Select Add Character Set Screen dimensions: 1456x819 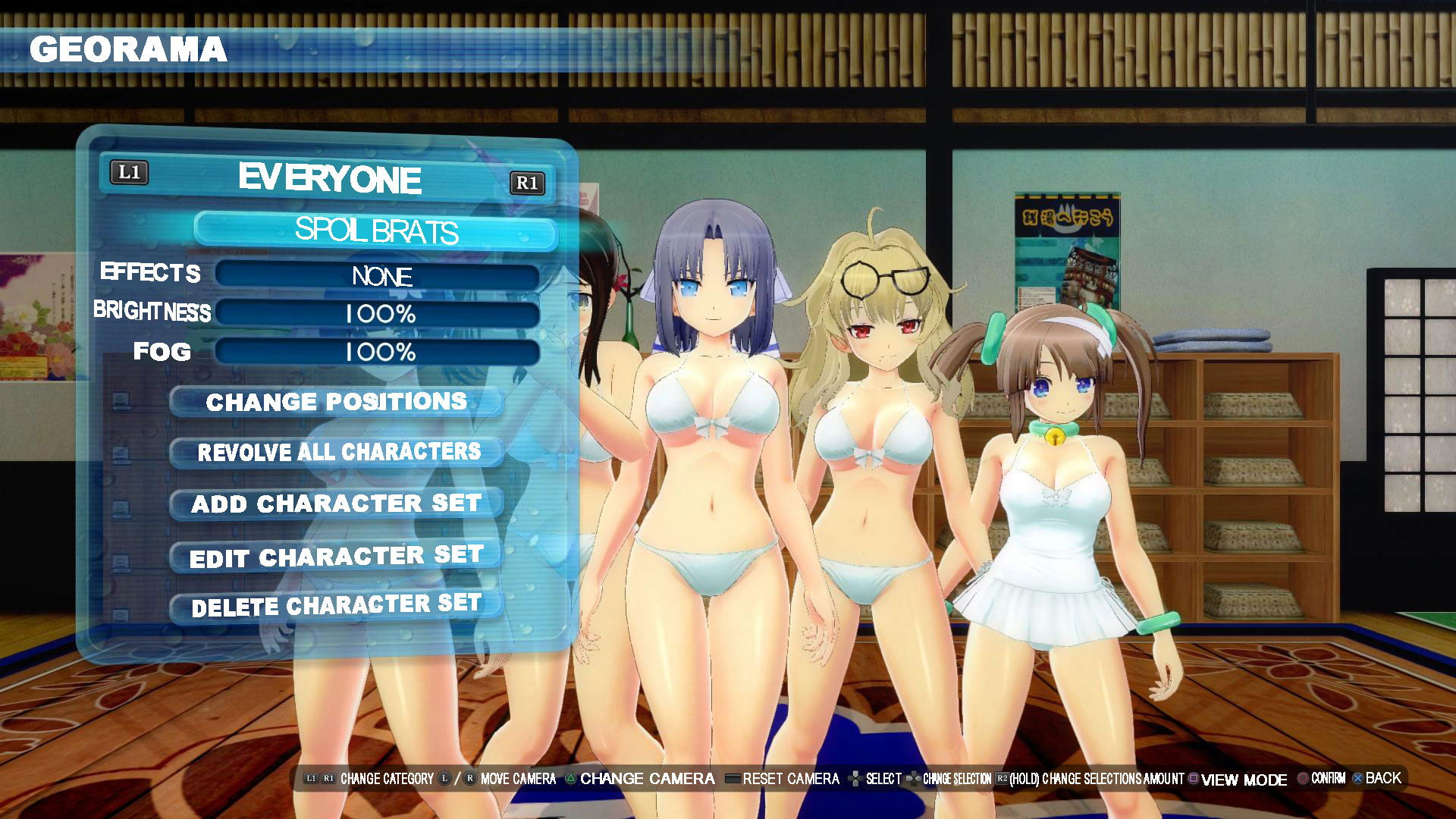pyautogui.click(x=336, y=504)
